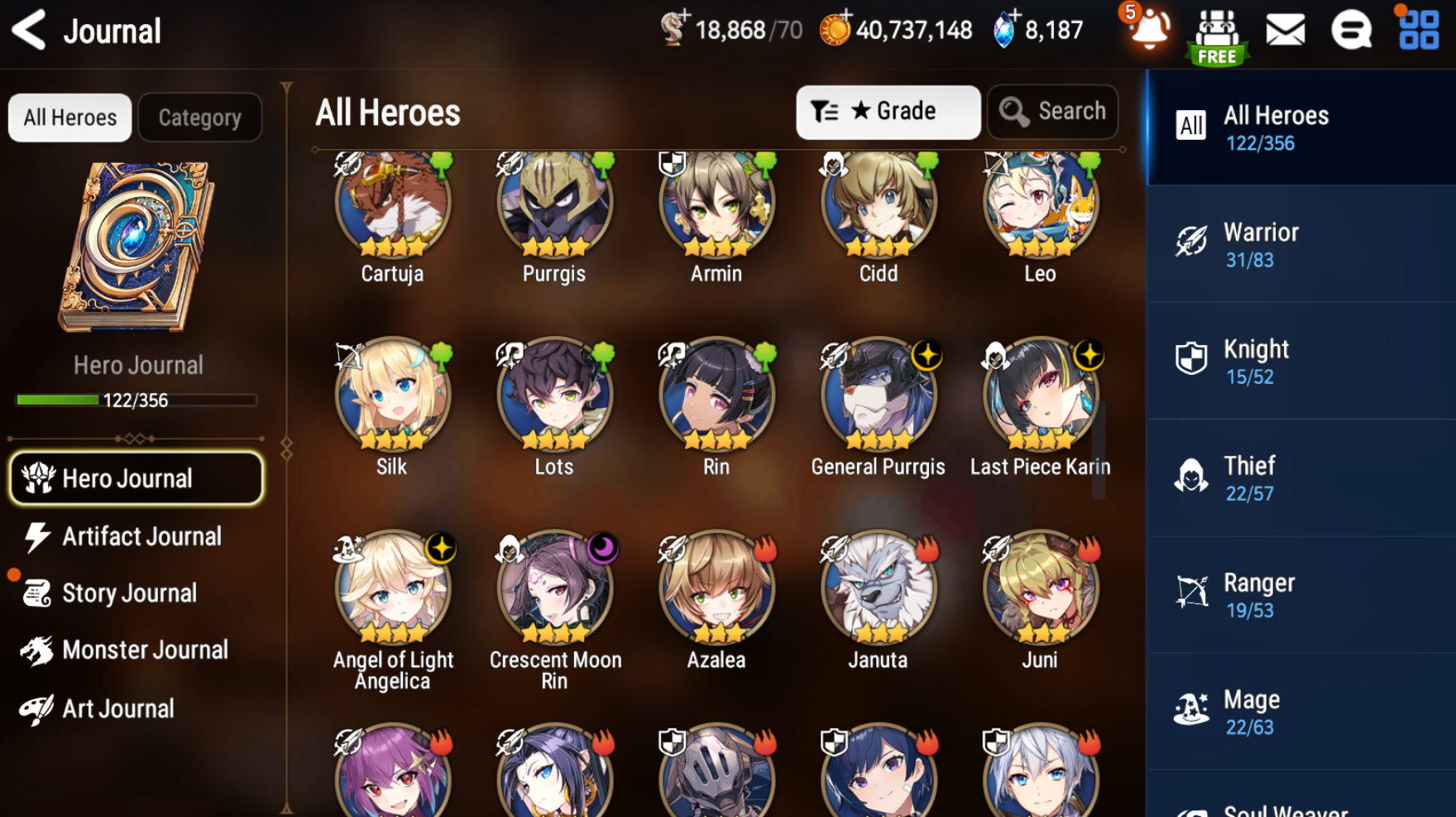Open the Story Journal
Screen dimensions: 1456x817
click(x=128, y=594)
